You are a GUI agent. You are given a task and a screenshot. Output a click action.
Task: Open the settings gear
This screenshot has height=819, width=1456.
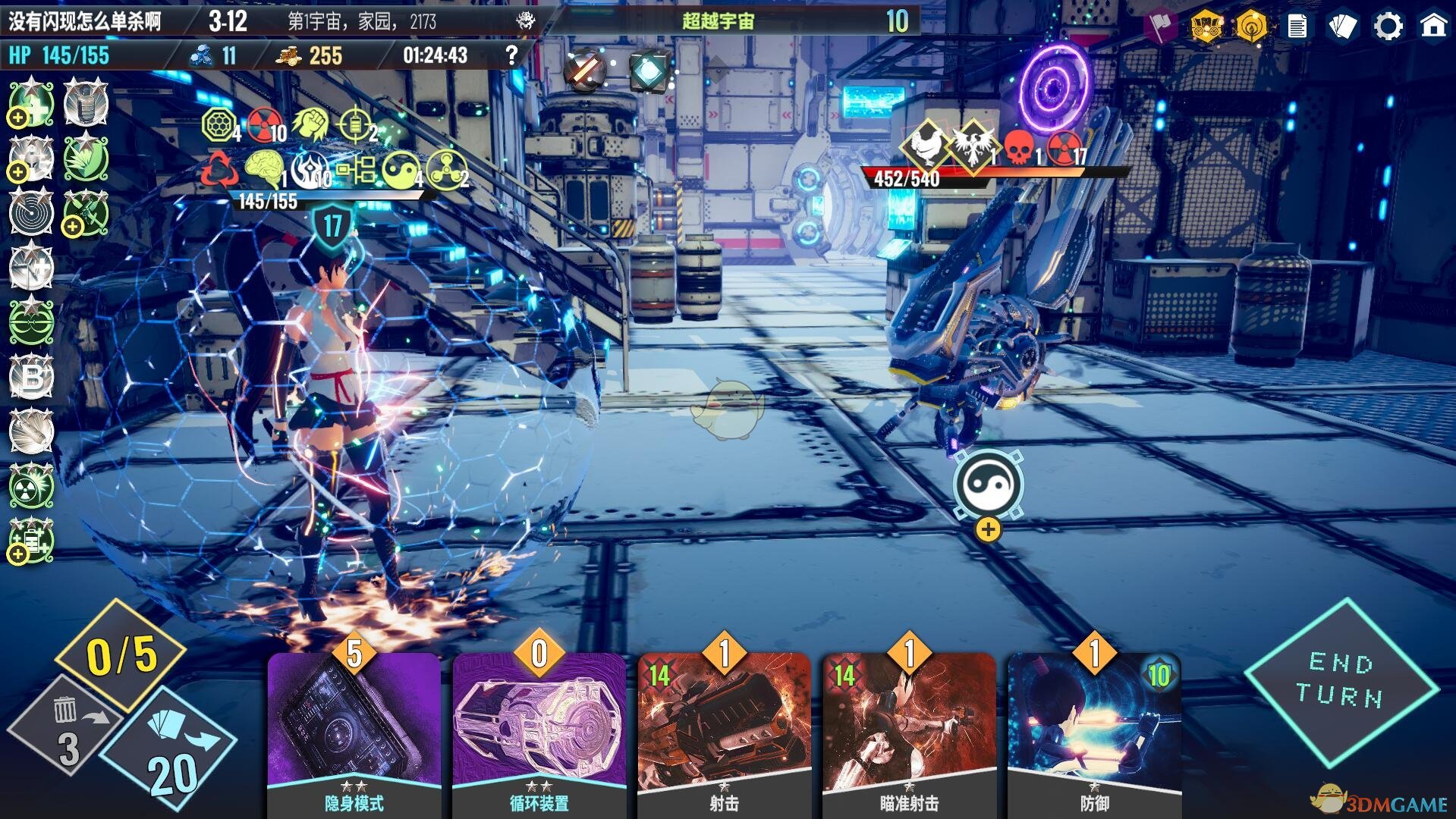point(1388,27)
